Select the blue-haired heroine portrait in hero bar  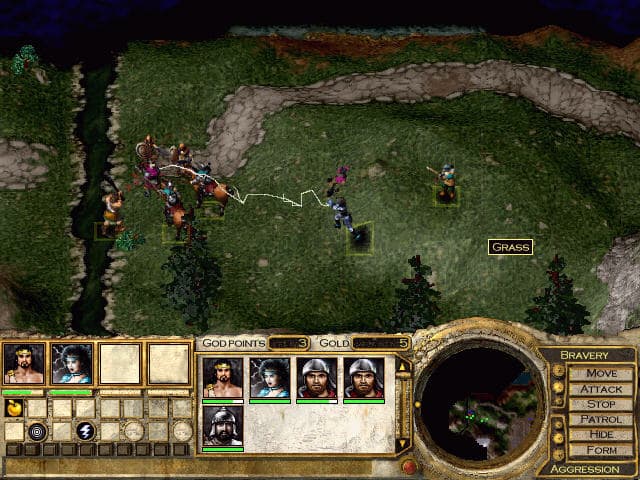pos(72,364)
